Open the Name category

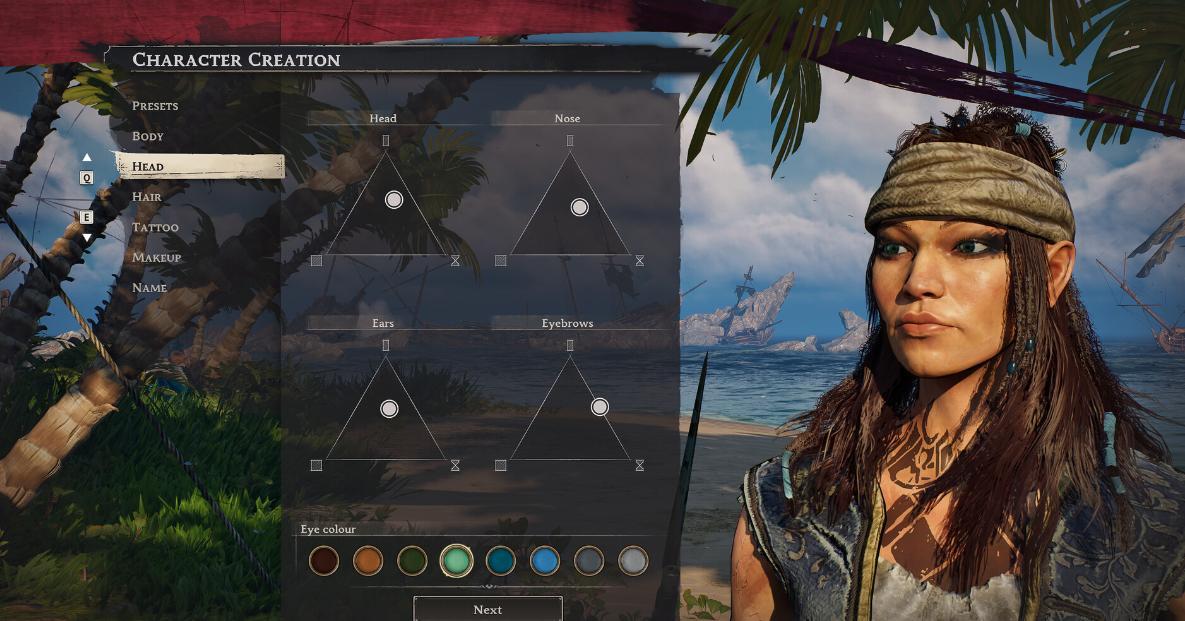150,288
